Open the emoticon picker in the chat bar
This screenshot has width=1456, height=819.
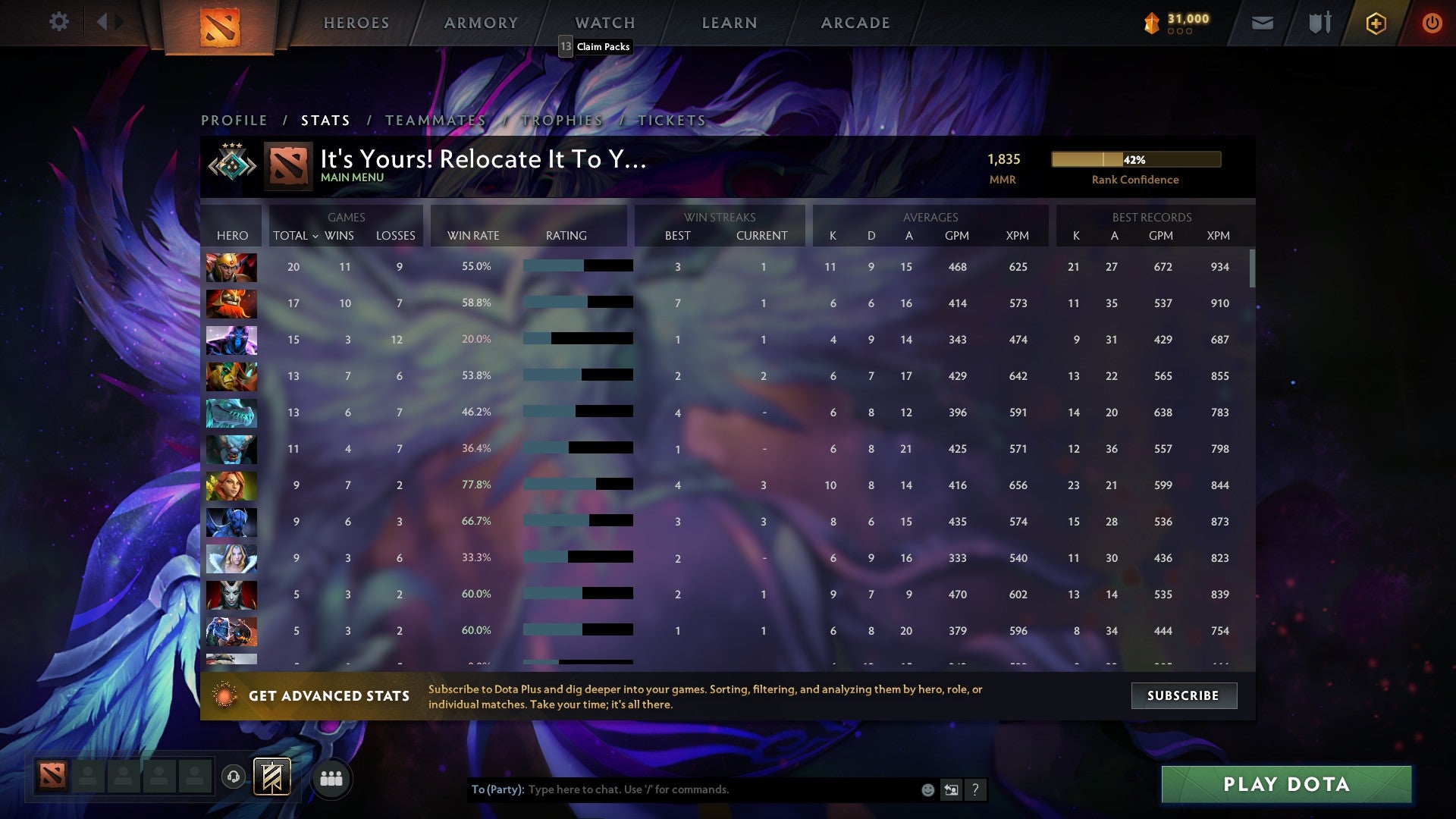pyautogui.click(x=927, y=789)
